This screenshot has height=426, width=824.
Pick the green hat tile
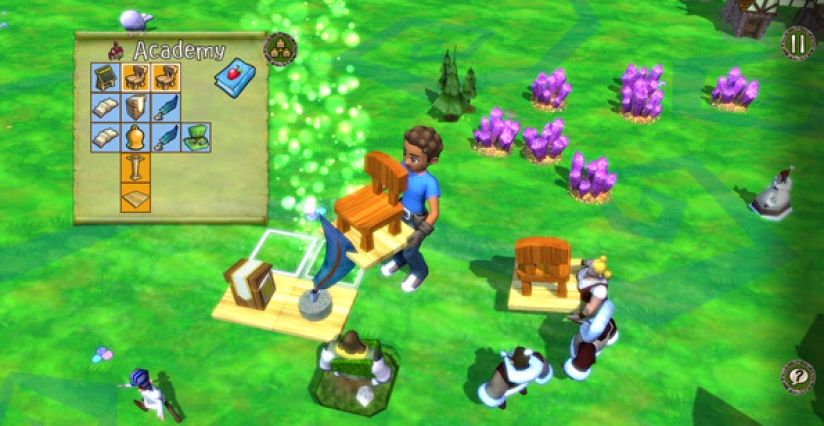197,138
